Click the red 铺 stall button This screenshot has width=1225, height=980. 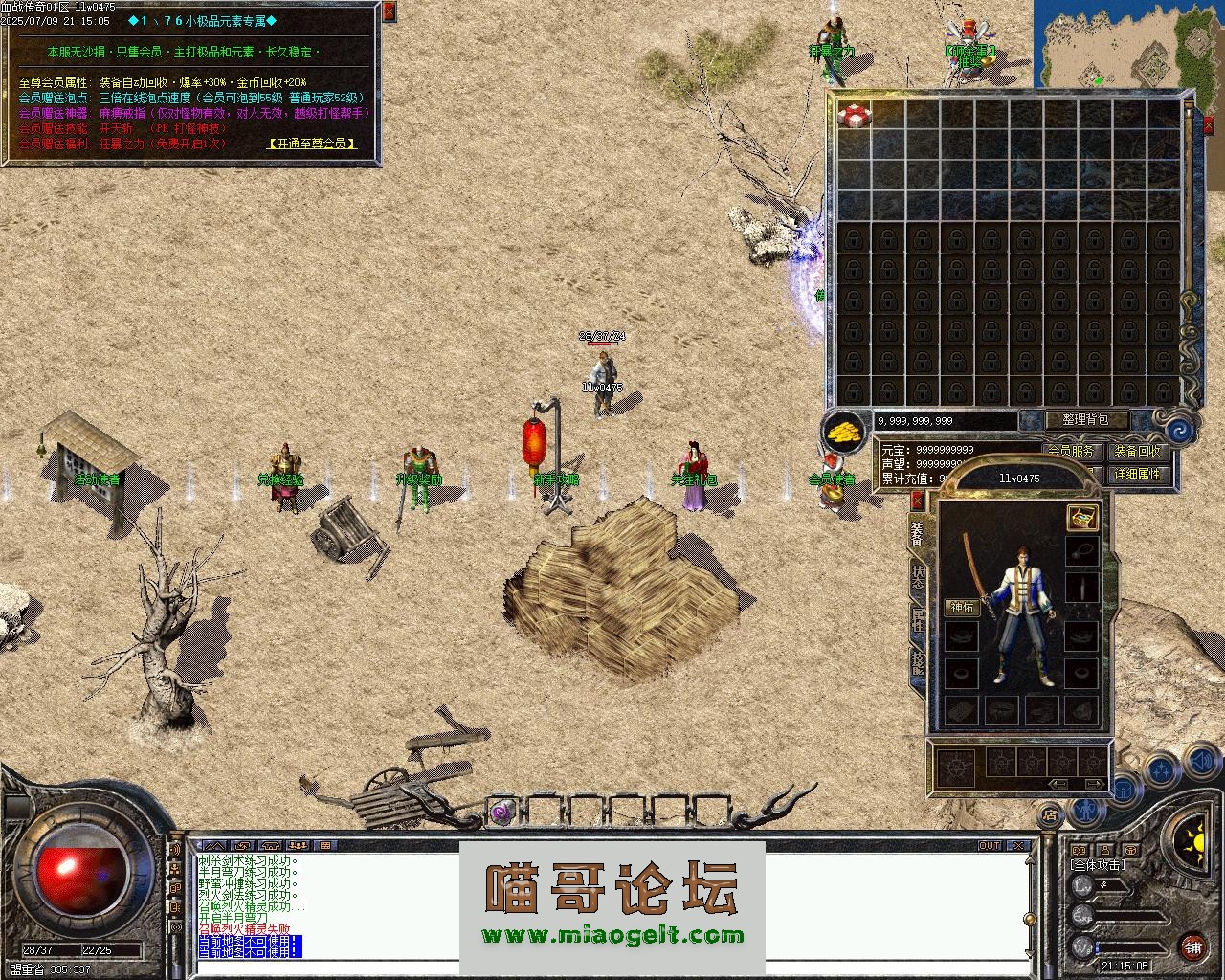point(1192,947)
